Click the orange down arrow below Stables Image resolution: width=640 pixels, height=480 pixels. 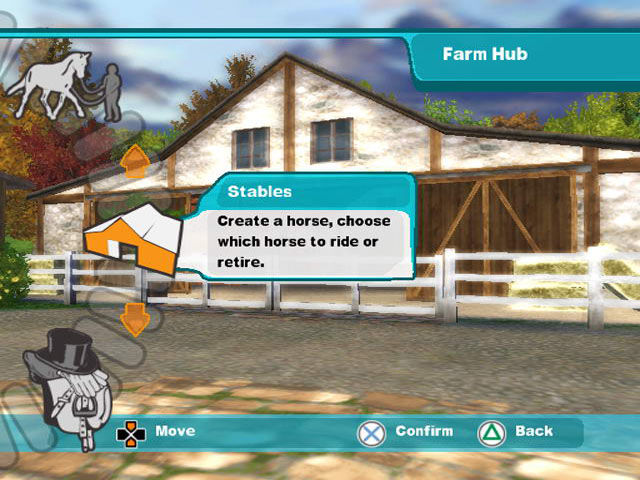tap(134, 320)
